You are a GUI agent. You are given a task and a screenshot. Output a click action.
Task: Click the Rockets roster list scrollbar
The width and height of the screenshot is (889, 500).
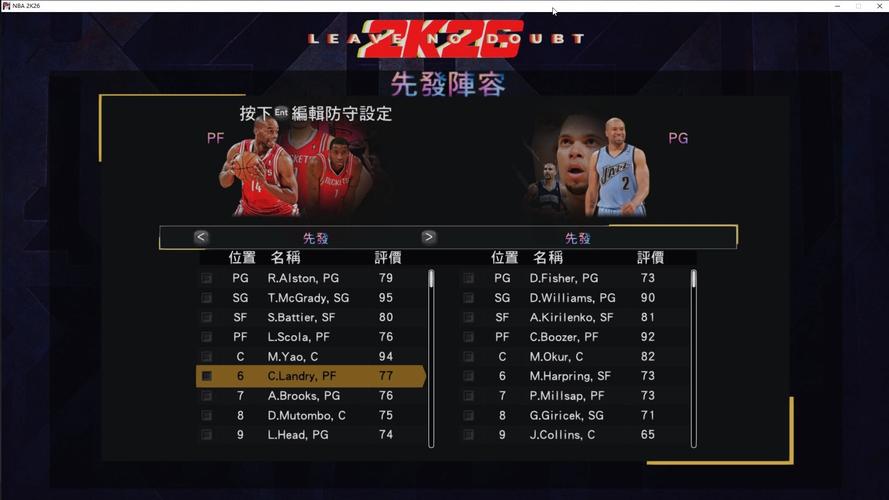coord(431,357)
